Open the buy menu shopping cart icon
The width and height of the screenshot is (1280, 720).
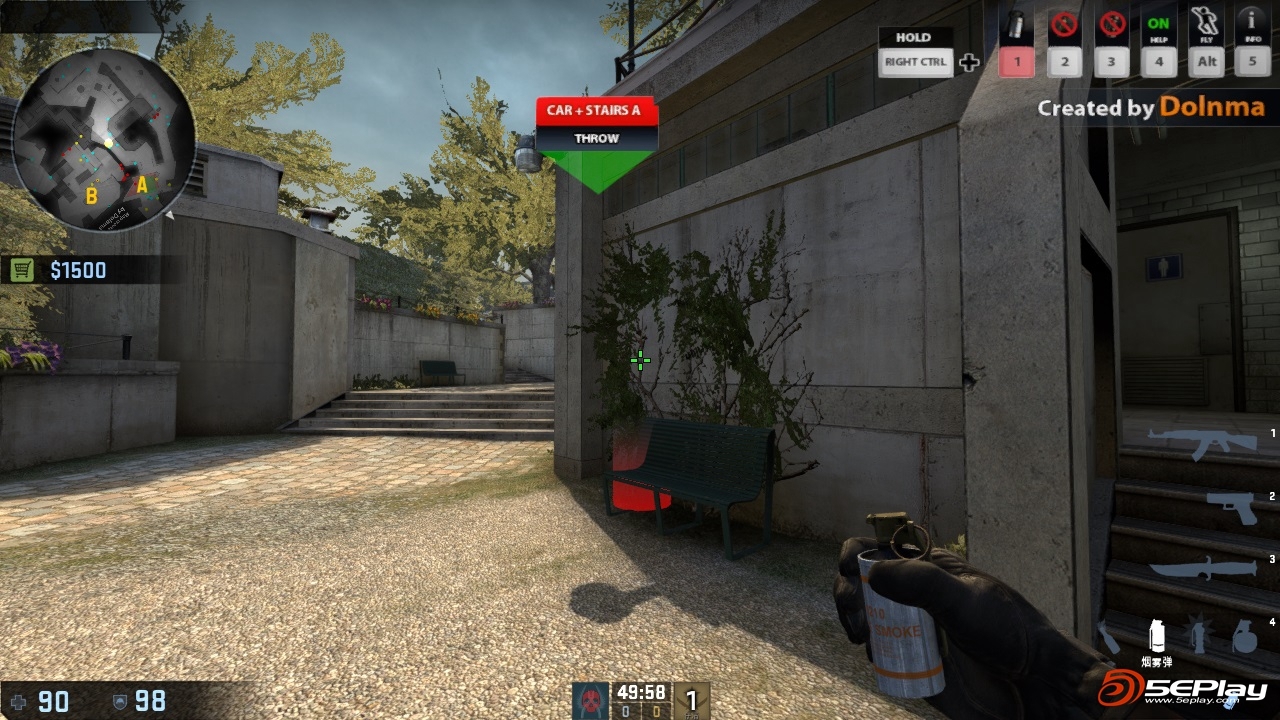click(x=21, y=269)
